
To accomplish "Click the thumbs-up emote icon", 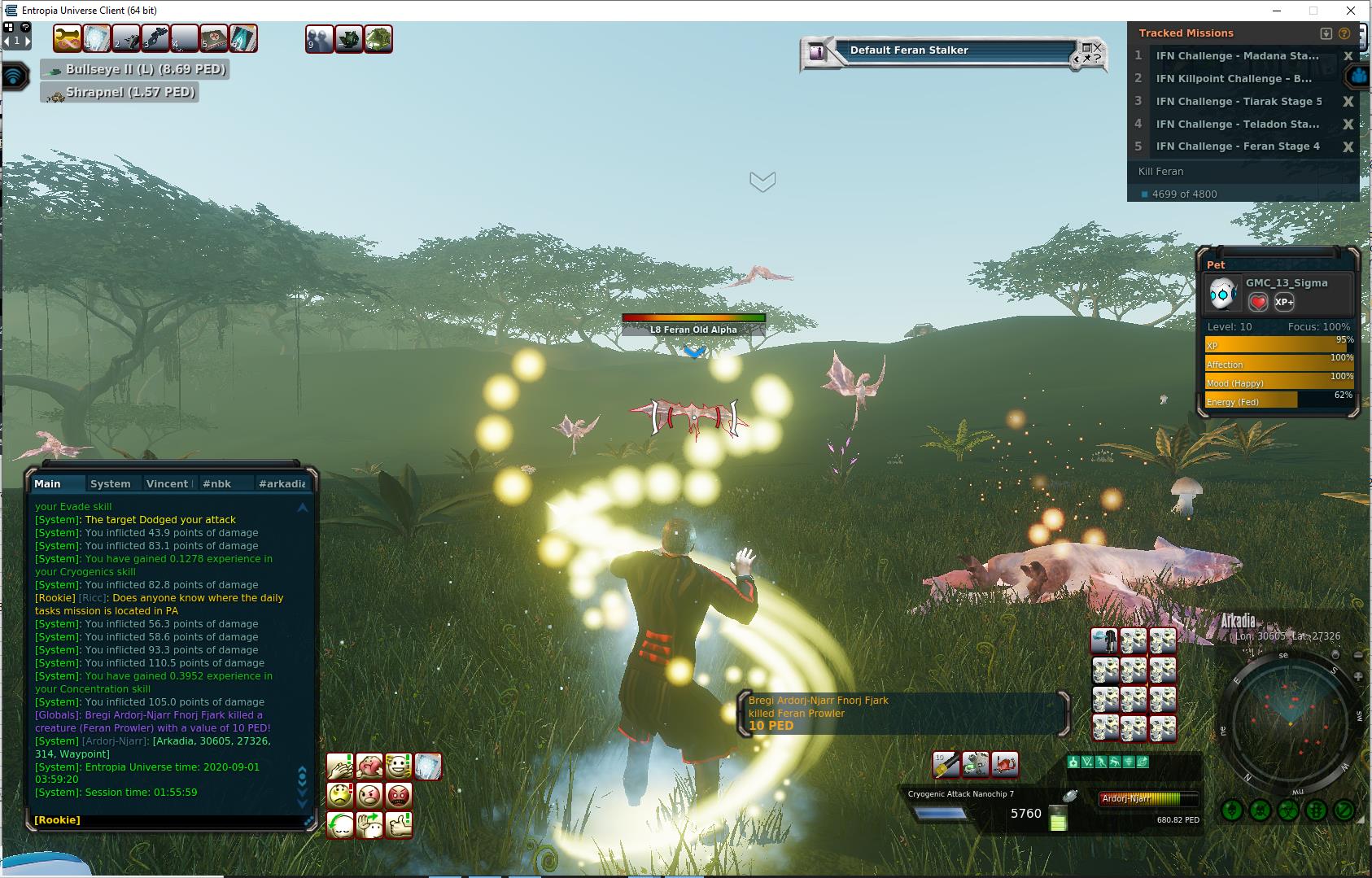I will (399, 824).
